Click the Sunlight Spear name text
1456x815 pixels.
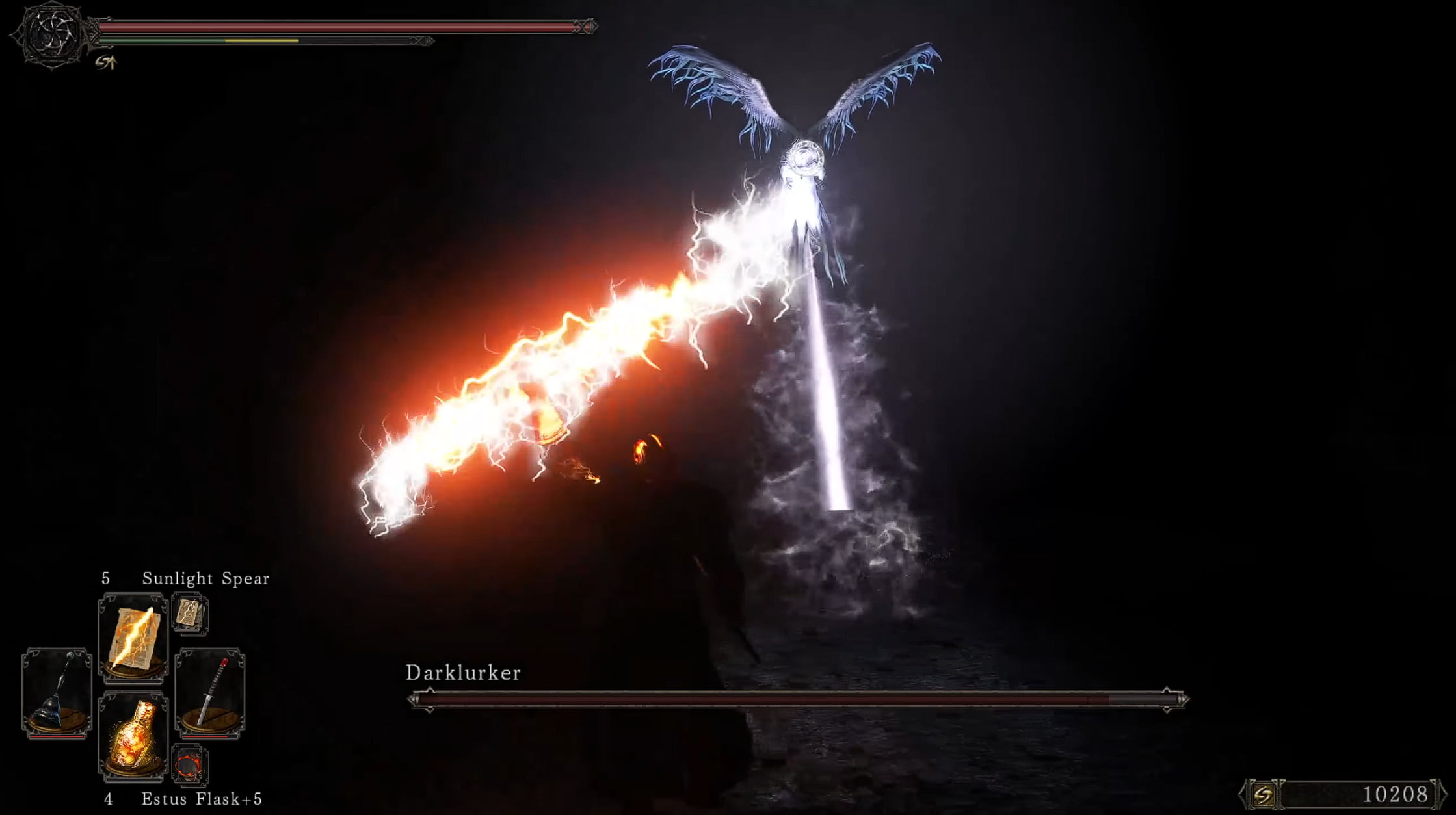pyautogui.click(x=205, y=578)
